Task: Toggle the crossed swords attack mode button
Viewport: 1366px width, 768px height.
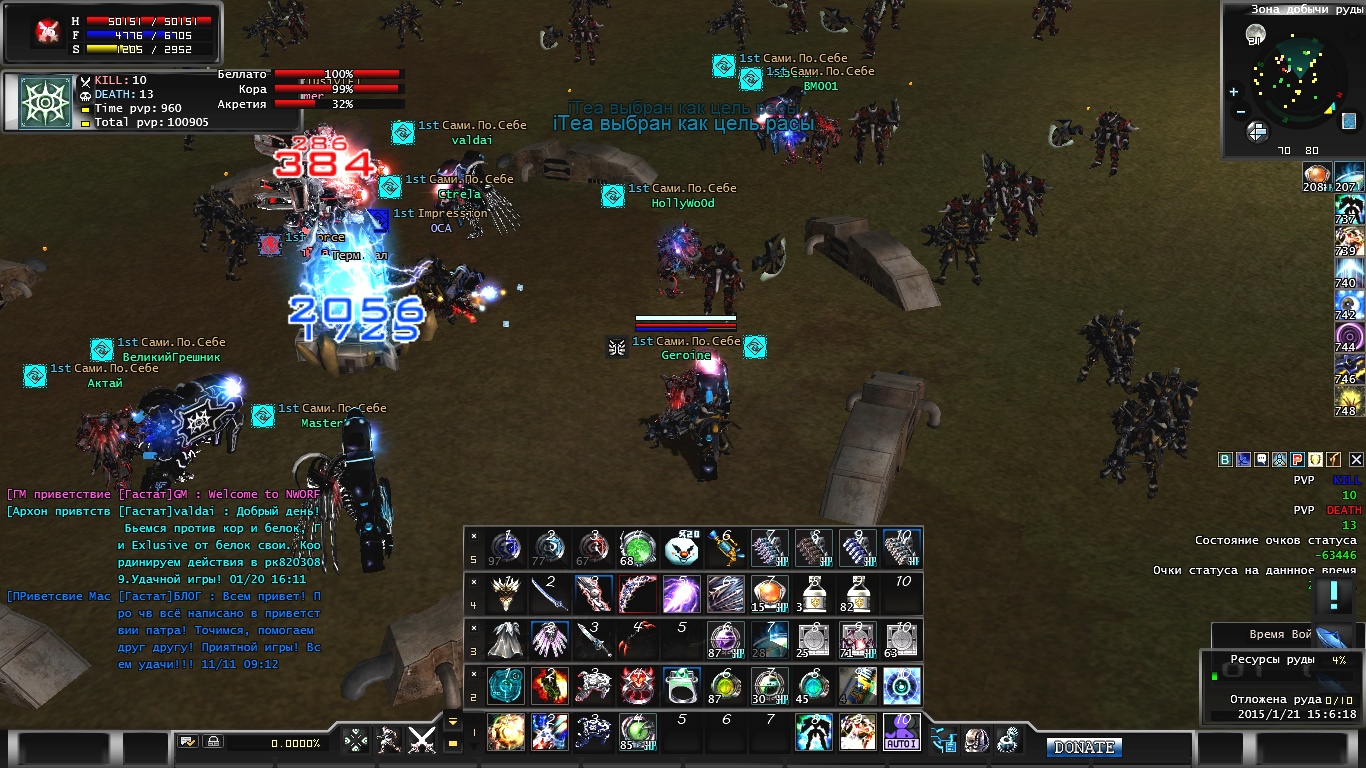Action: pyautogui.click(x=423, y=741)
